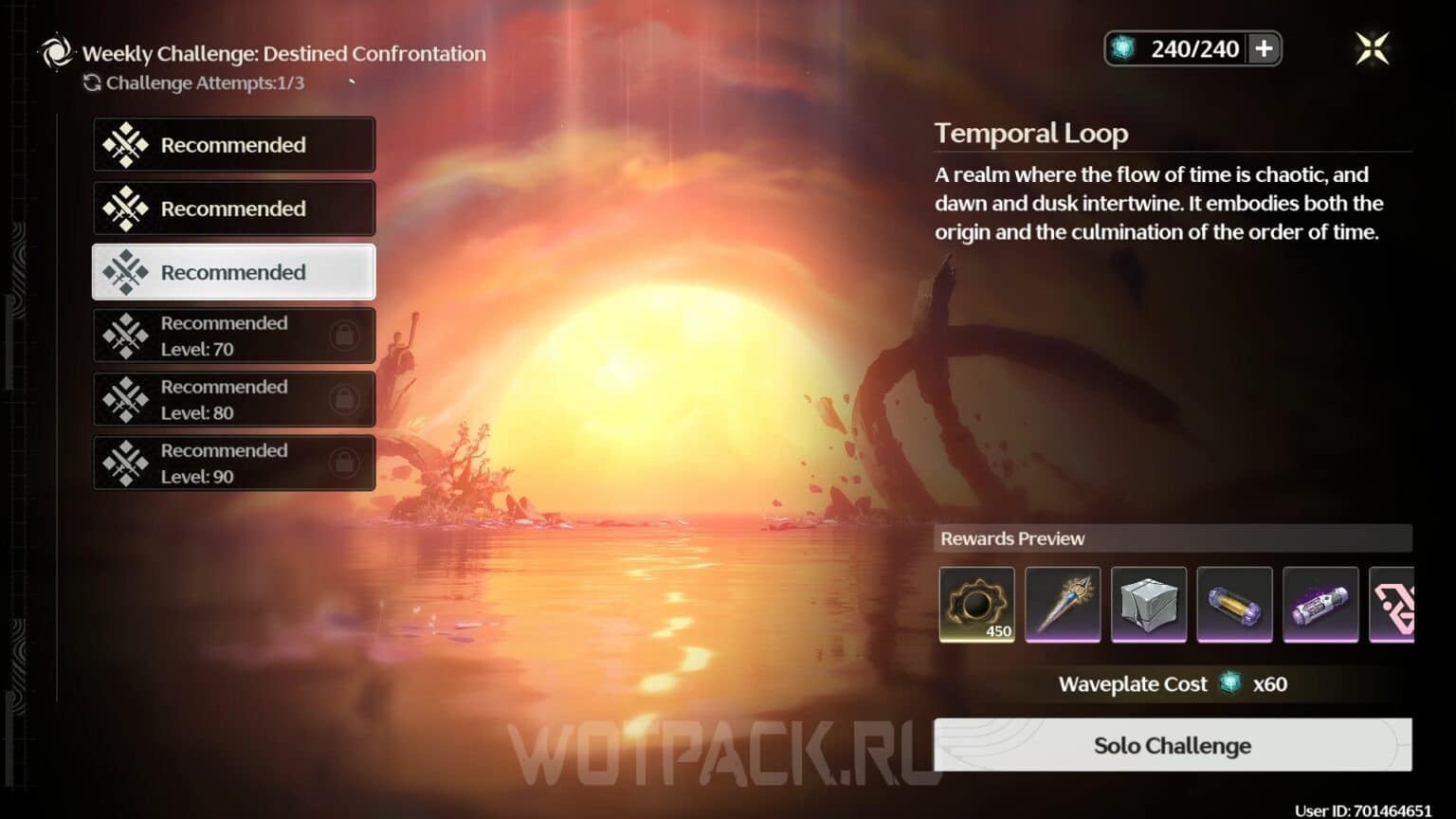Click the Weekly Challenge emblem icon top-left
This screenshot has width=1456, height=819.
point(56,53)
